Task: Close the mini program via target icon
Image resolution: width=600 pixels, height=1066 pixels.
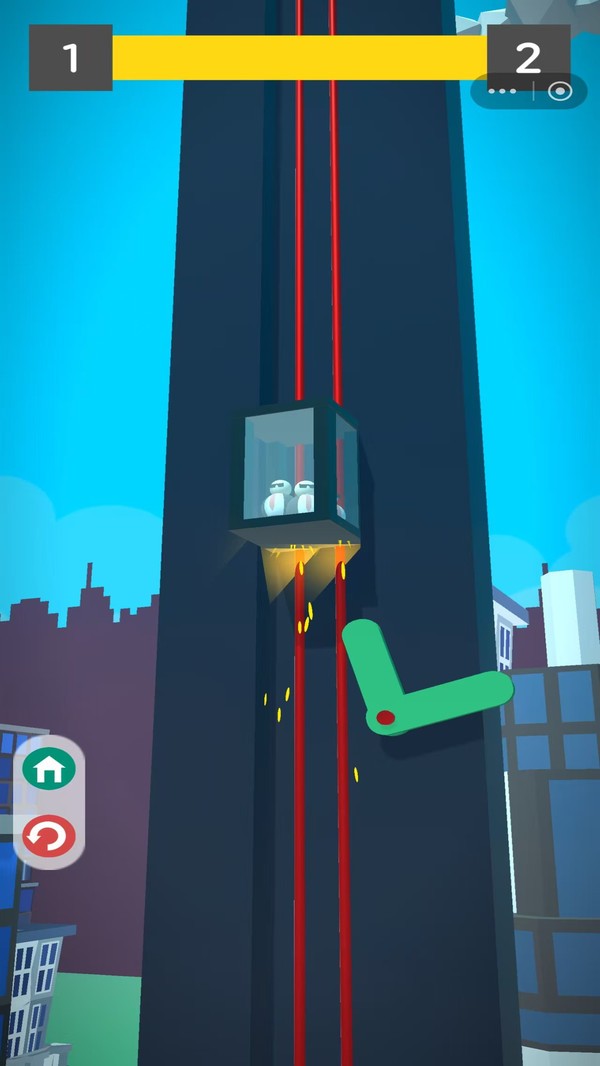Action: [x=560, y=92]
